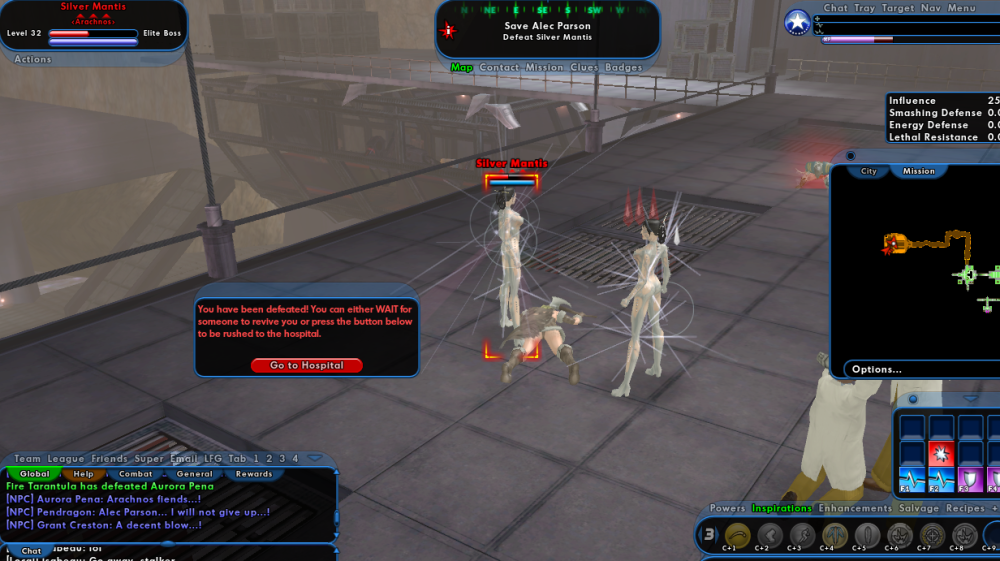Open the Friends list
This screenshot has width=1000, height=561.
click(110, 459)
